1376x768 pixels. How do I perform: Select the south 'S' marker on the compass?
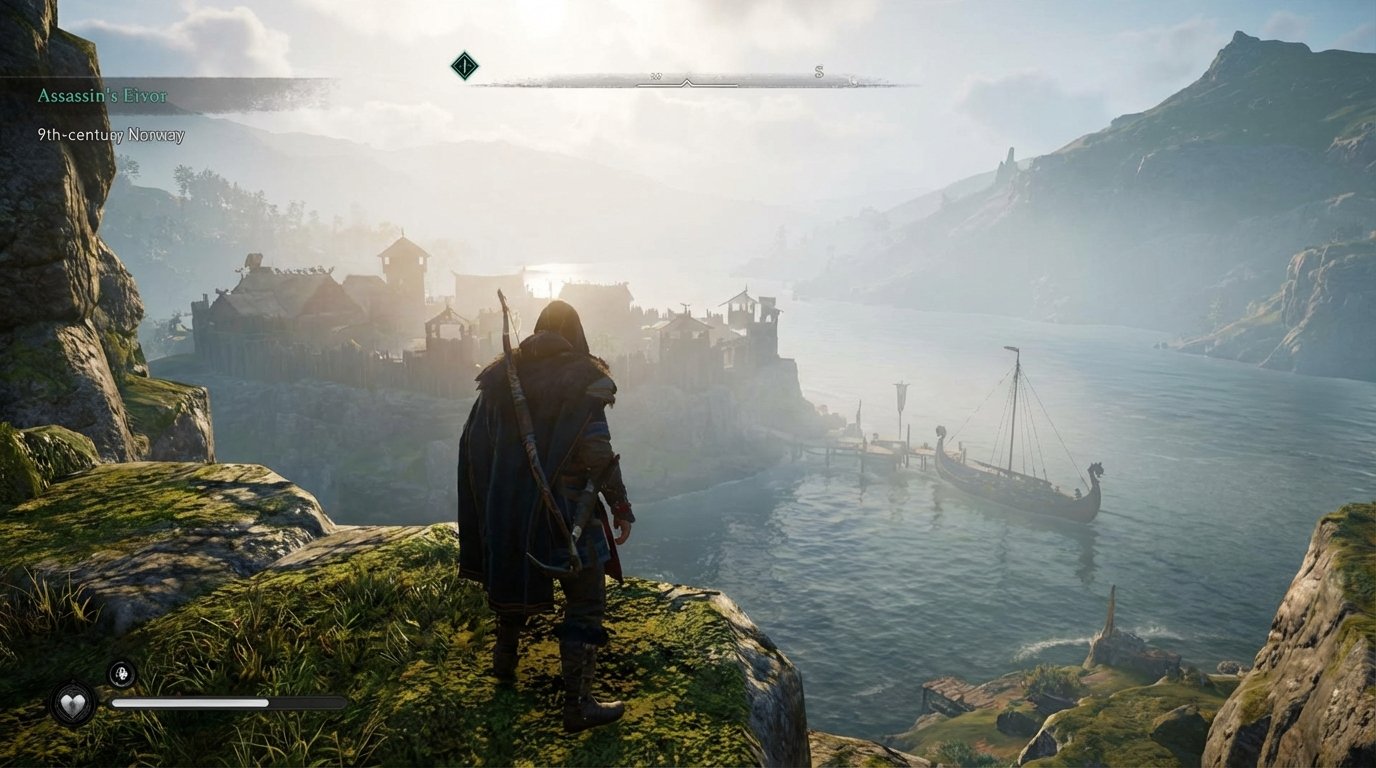pyautogui.click(x=820, y=72)
